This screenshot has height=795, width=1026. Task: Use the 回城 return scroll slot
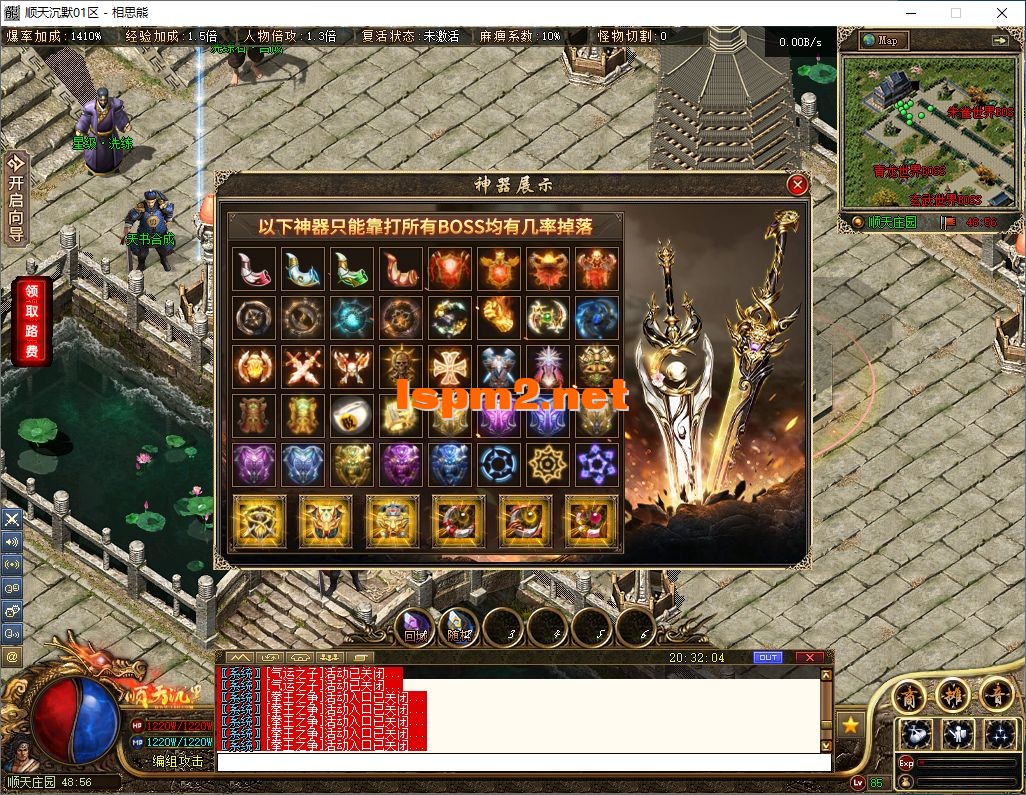[414, 628]
